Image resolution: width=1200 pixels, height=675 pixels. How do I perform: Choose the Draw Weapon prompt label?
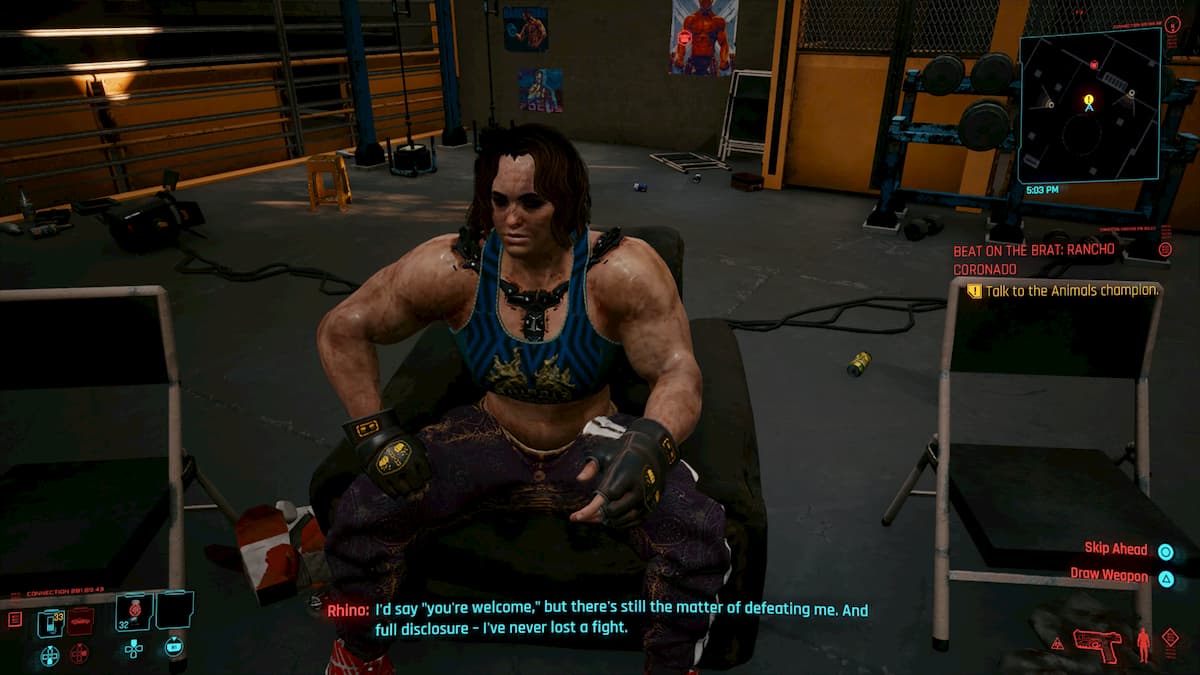pos(1109,575)
